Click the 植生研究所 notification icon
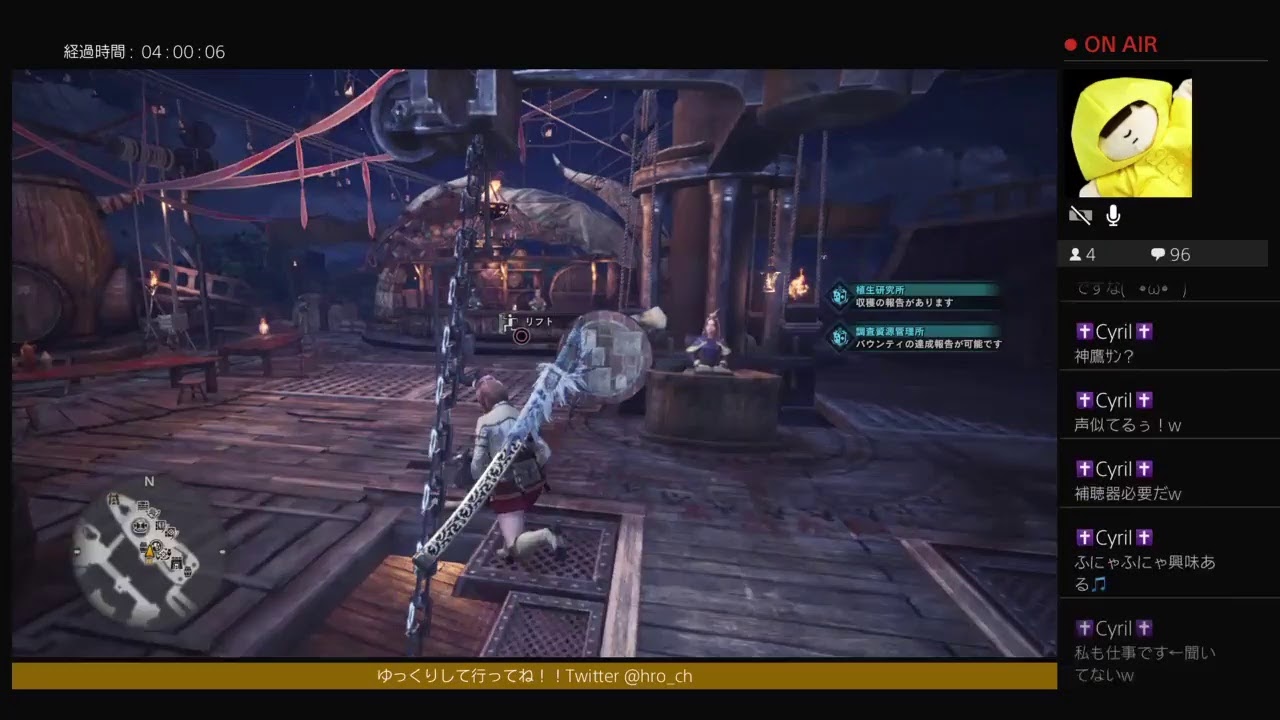This screenshot has height=720, width=1280. click(x=838, y=294)
